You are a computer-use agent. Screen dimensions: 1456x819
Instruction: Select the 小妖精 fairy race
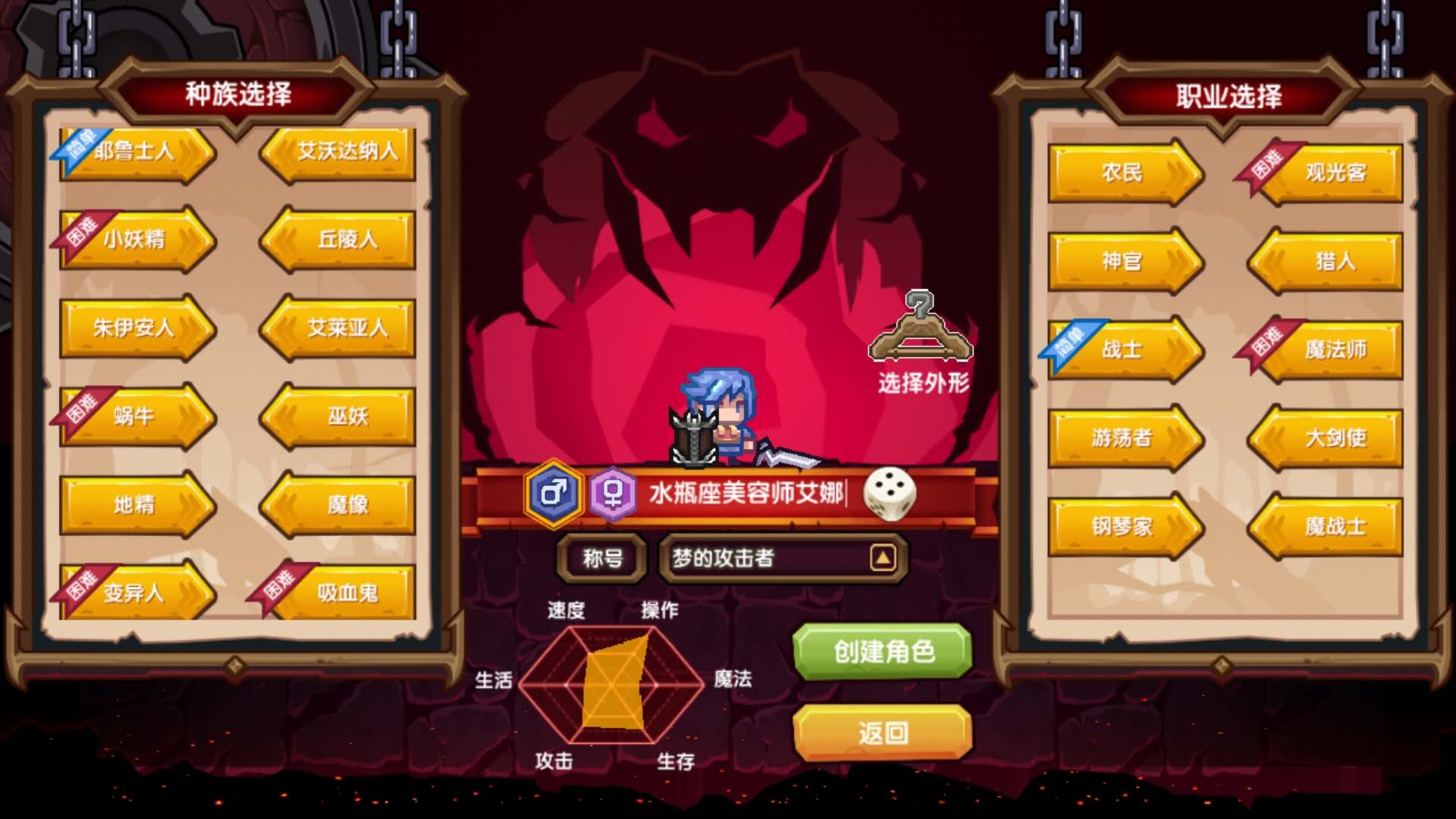(136, 239)
